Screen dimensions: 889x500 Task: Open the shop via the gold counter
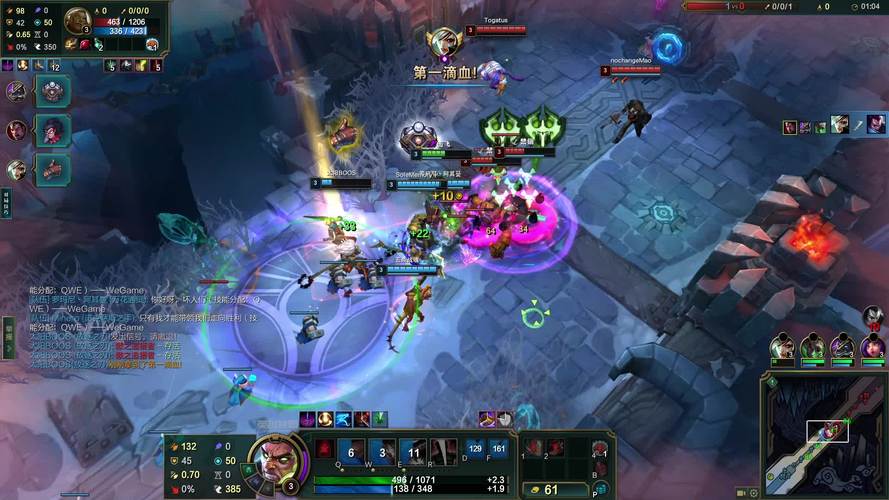point(545,489)
